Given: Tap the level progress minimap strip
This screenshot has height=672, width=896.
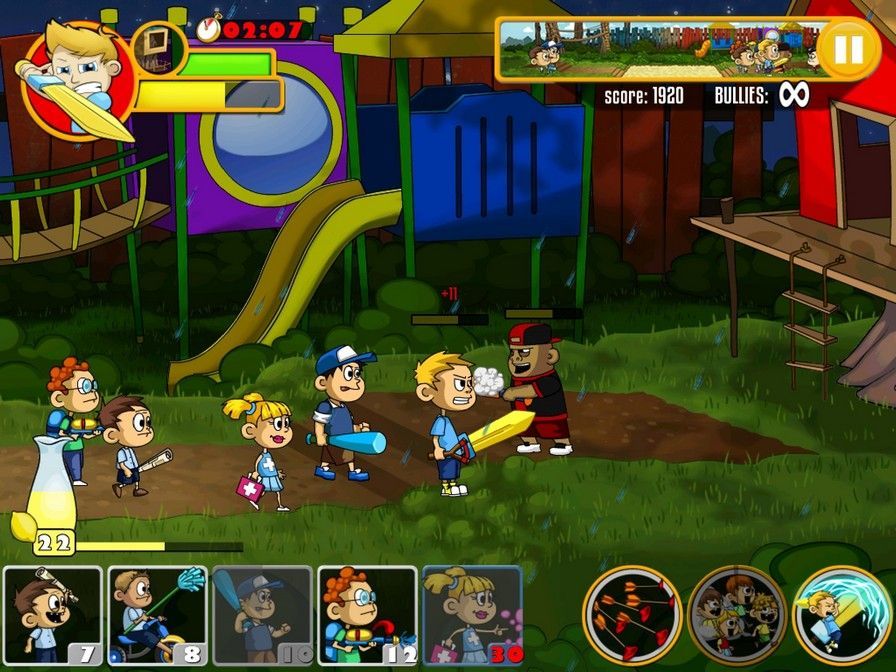Looking at the screenshot, I should point(660,49).
